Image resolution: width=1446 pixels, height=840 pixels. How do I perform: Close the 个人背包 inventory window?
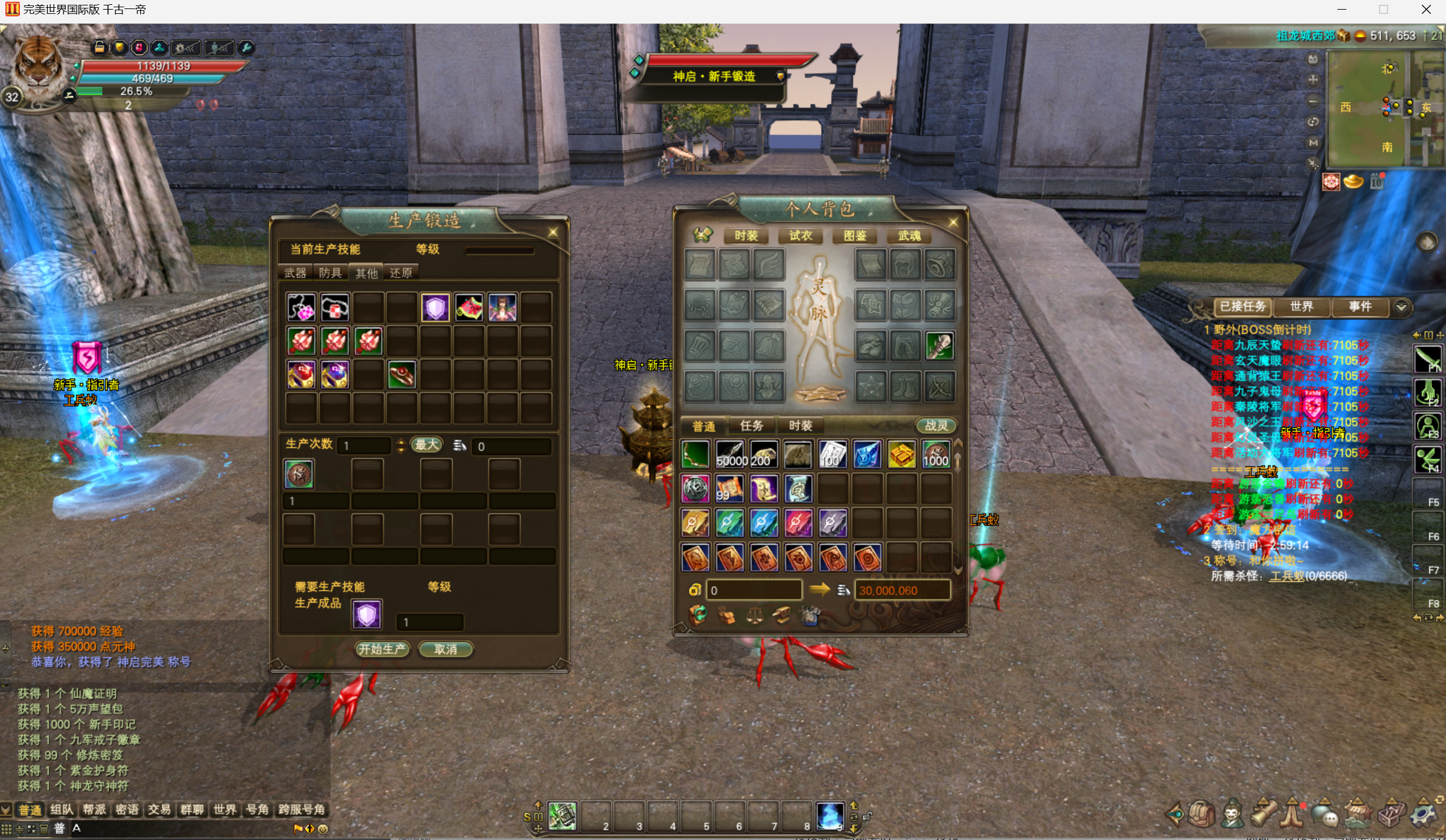pyautogui.click(x=953, y=223)
